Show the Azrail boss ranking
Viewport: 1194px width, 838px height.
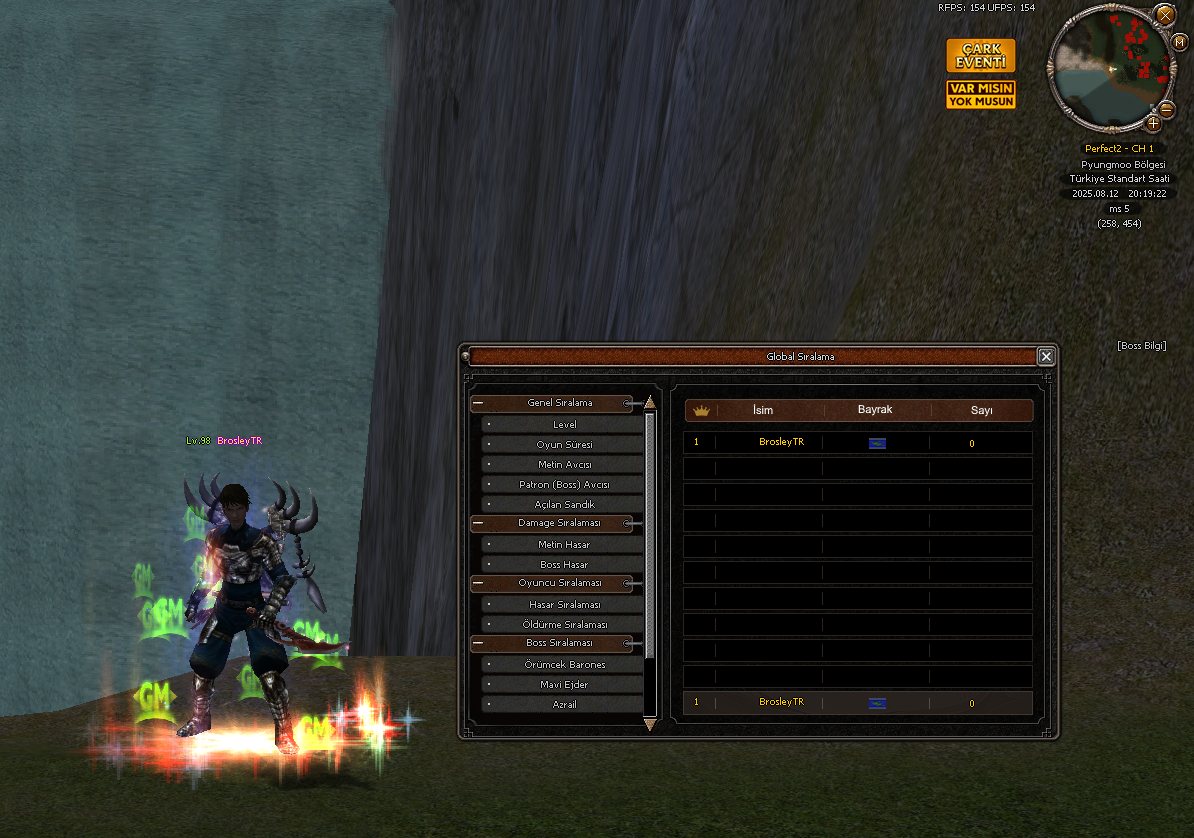tap(564, 704)
